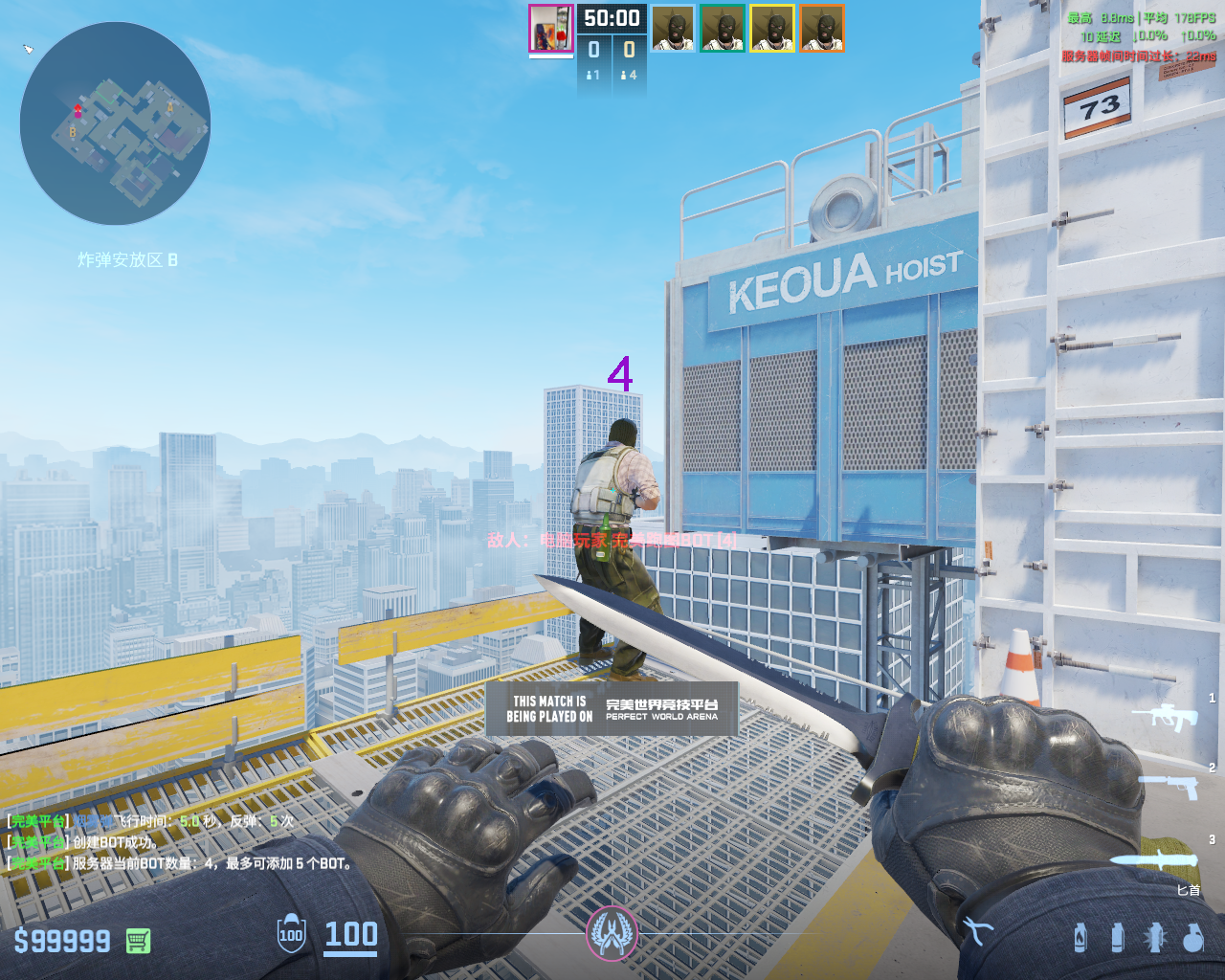Open the buy menu cart icon
Screen dimensions: 1225x980
(x=138, y=941)
